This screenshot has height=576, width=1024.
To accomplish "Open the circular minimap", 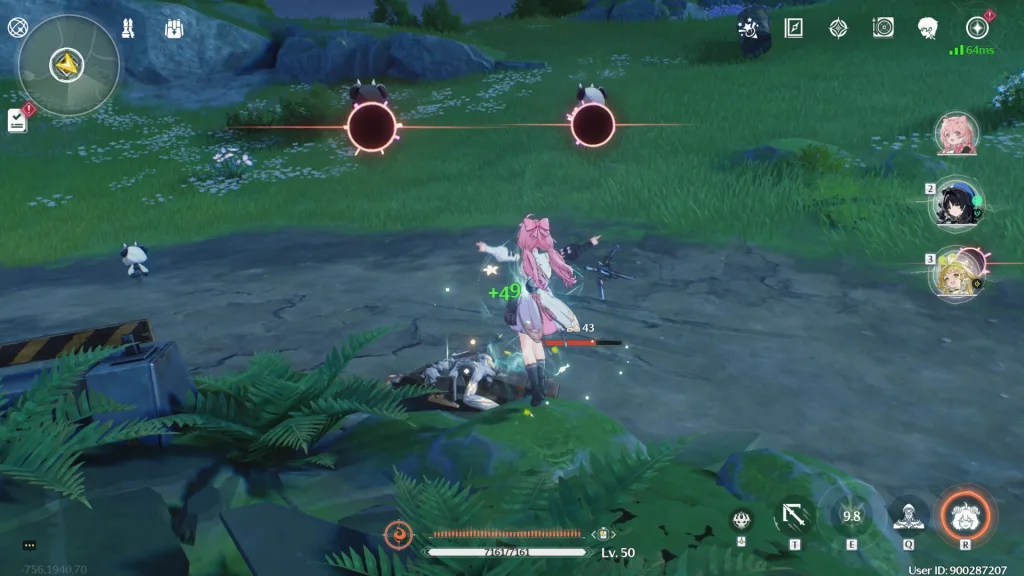I will click(x=69, y=65).
